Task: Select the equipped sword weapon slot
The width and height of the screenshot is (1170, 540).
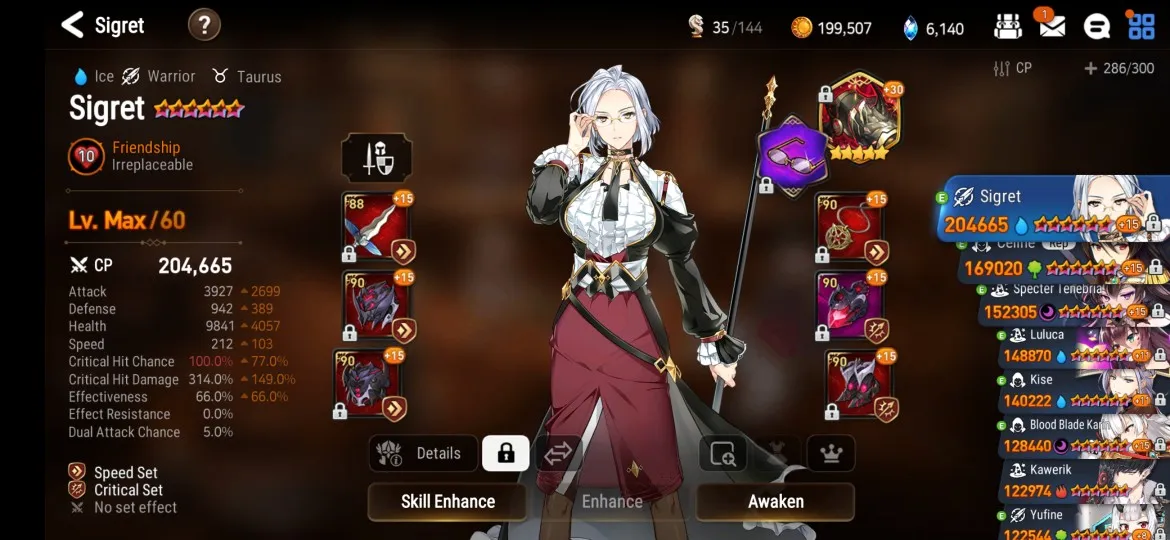Action: tap(375, 228)
